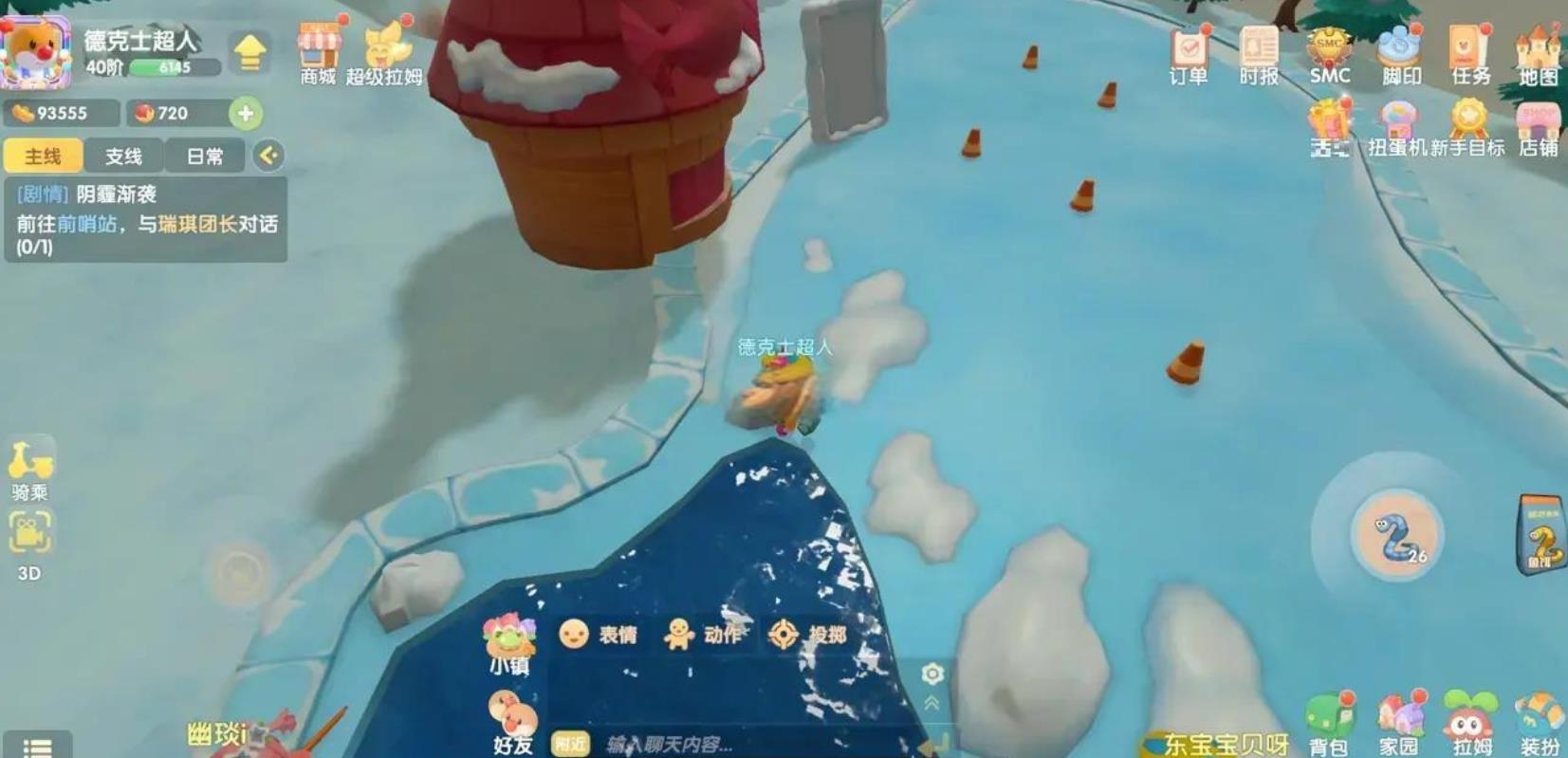Image resolution: width=1568 pixels, height=758 pixels.
Task: Open the 任务 quest list
Action: pos(1469,54)
